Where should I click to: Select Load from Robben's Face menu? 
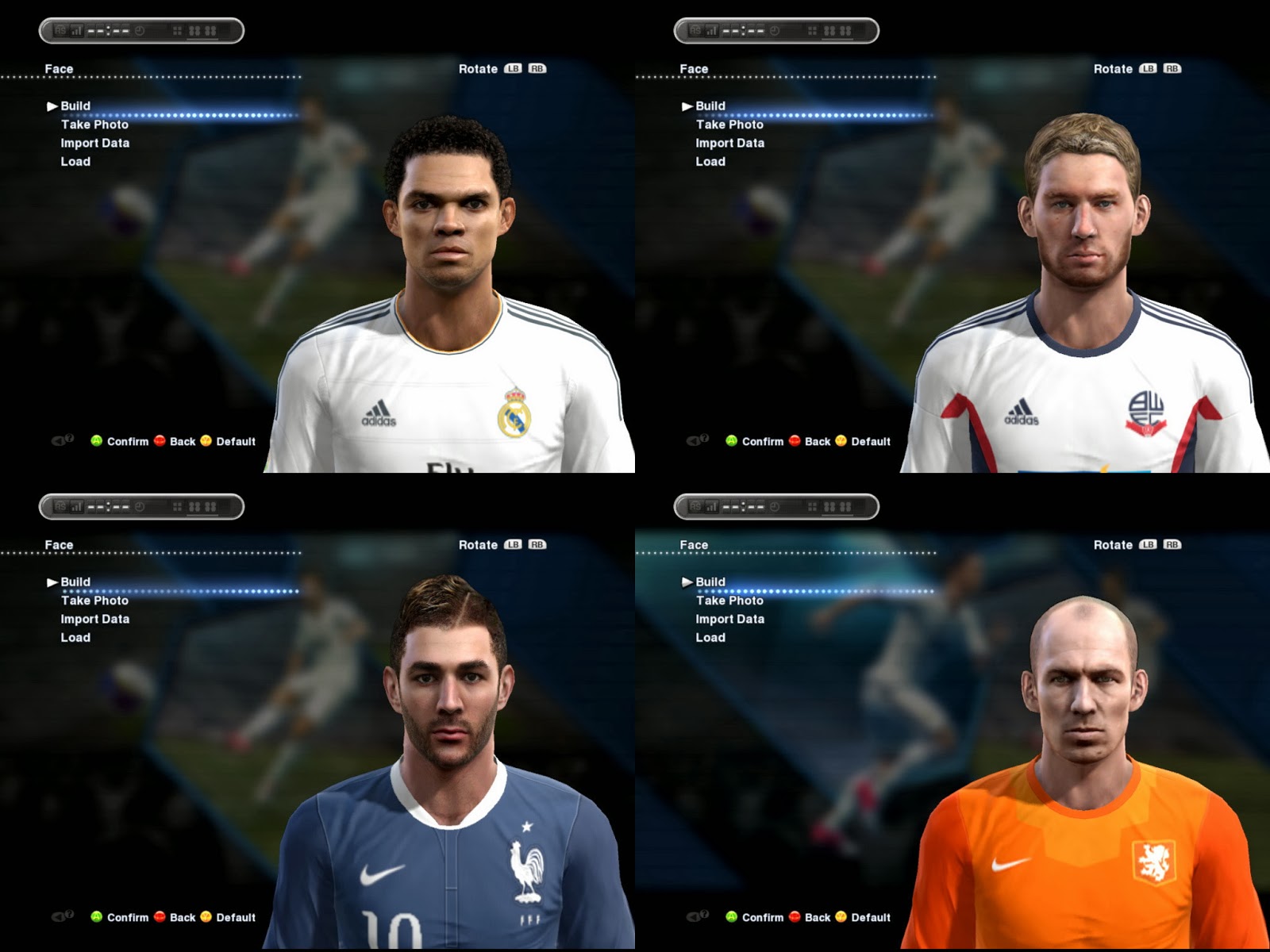[x=711, y=637]
